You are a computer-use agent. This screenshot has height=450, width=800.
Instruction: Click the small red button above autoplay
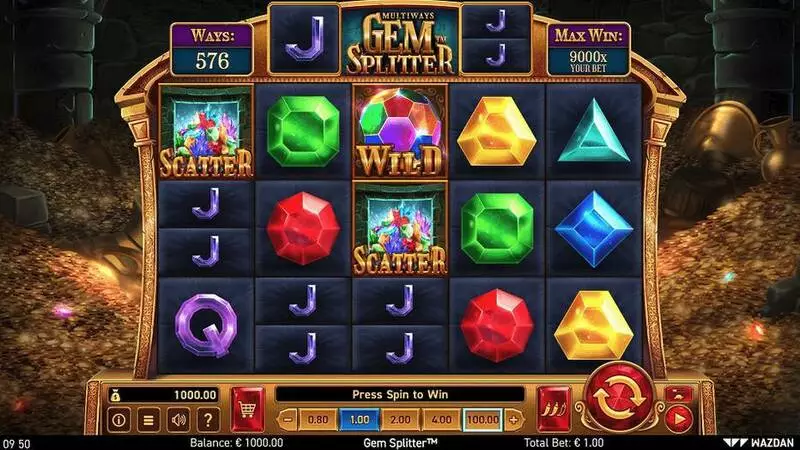point(678,395)
